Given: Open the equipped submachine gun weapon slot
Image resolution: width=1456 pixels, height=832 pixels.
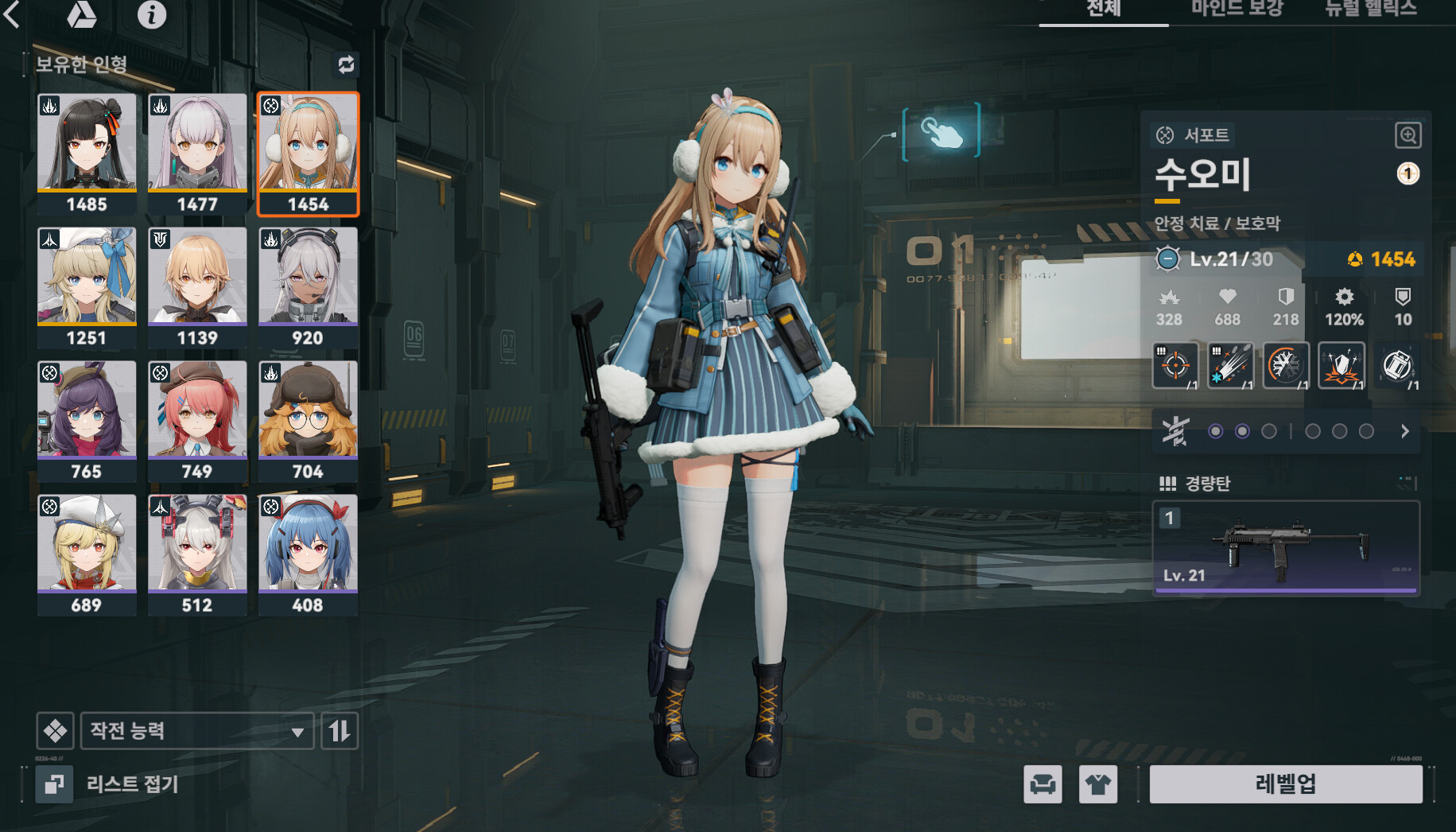Looking at the screenshot, I should pyautogui.click(x=1286, y=548).
